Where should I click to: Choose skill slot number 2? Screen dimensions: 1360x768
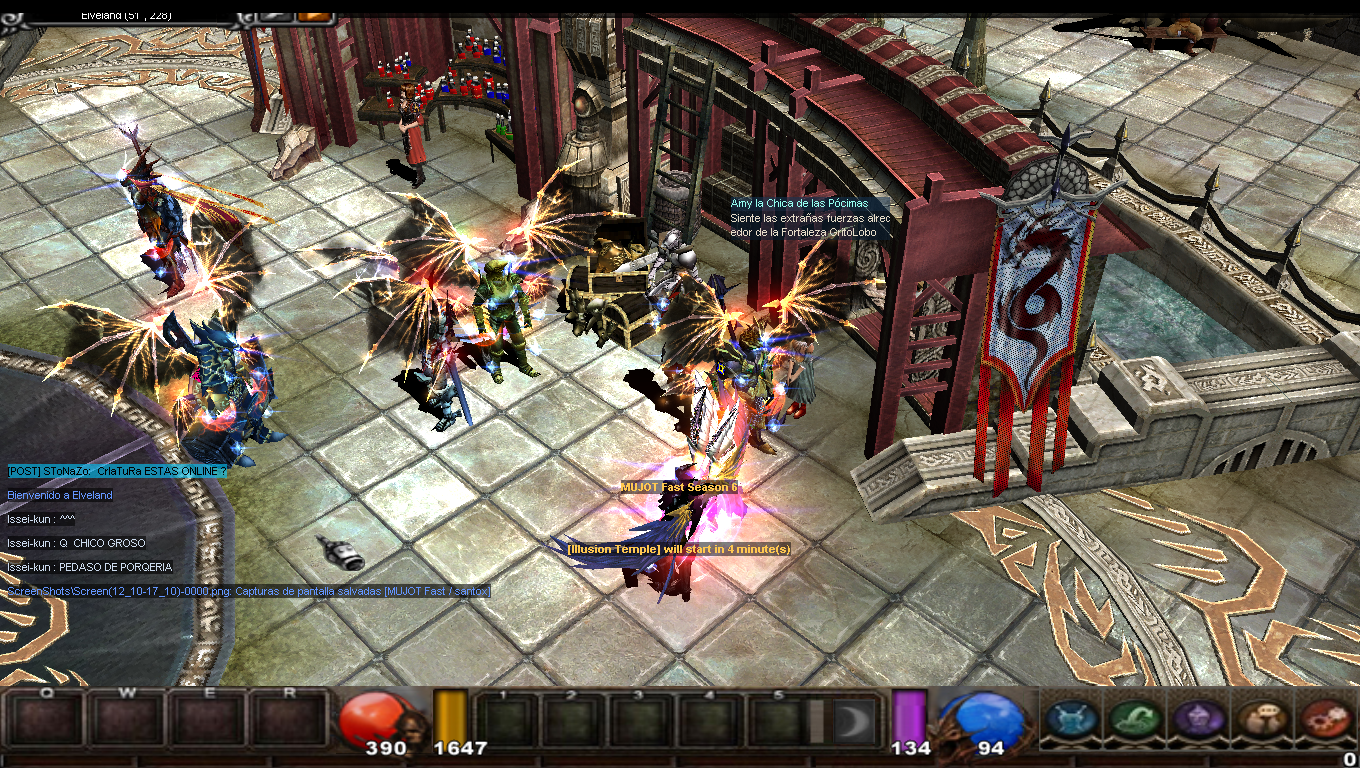point(573,722)
